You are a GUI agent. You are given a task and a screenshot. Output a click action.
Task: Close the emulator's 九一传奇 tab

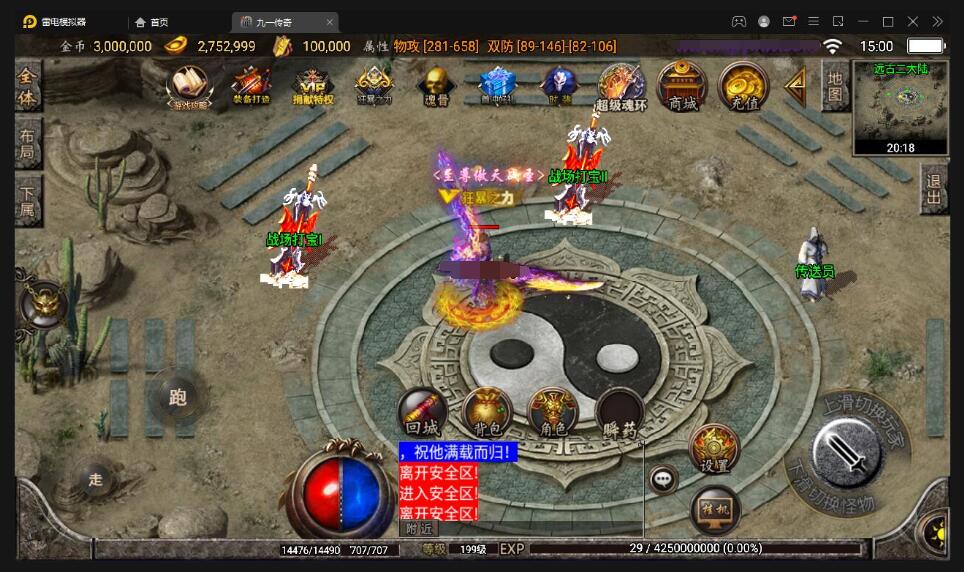[330, 22]
